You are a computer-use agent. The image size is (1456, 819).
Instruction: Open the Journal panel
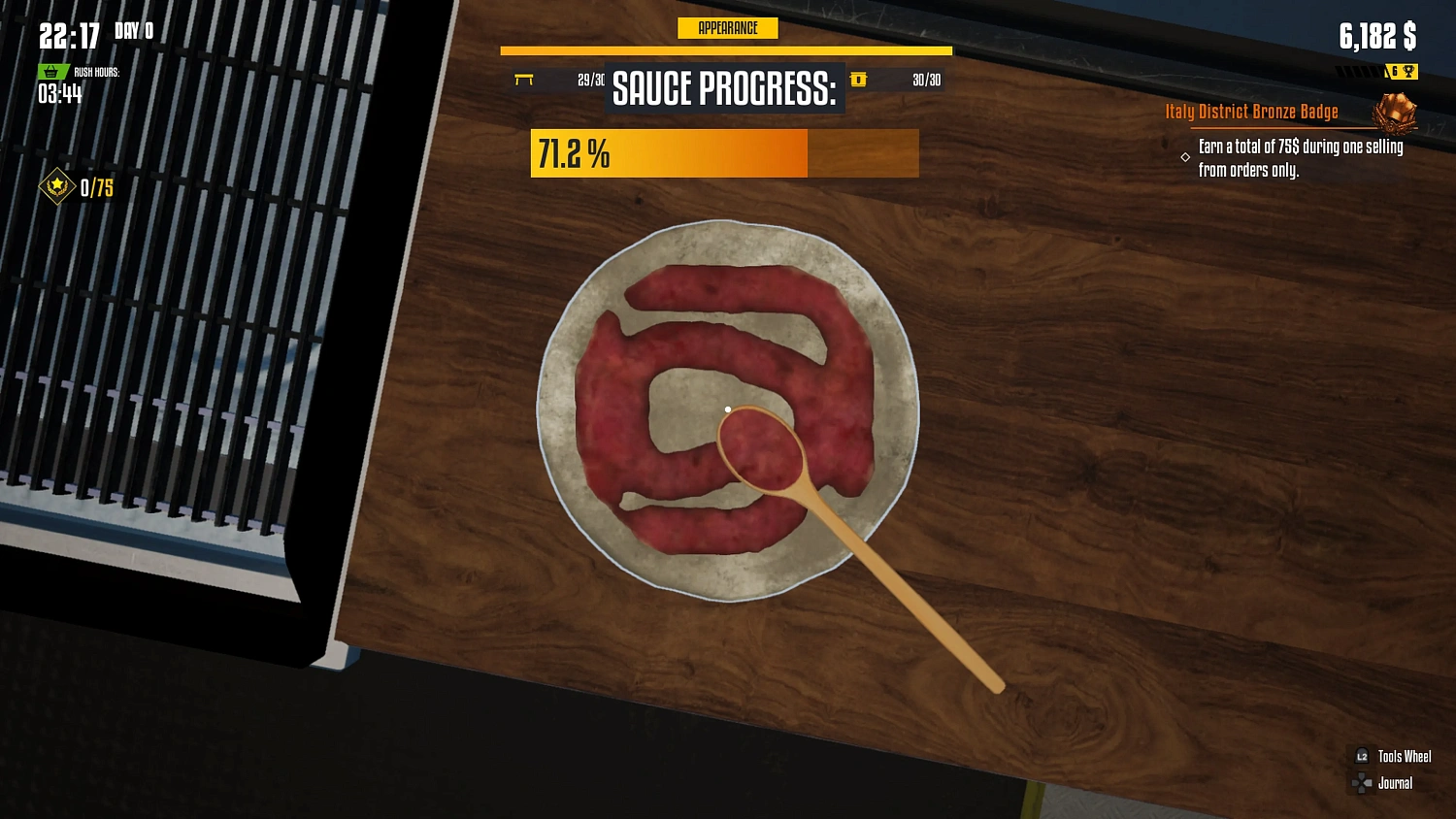click(1395, 784)
